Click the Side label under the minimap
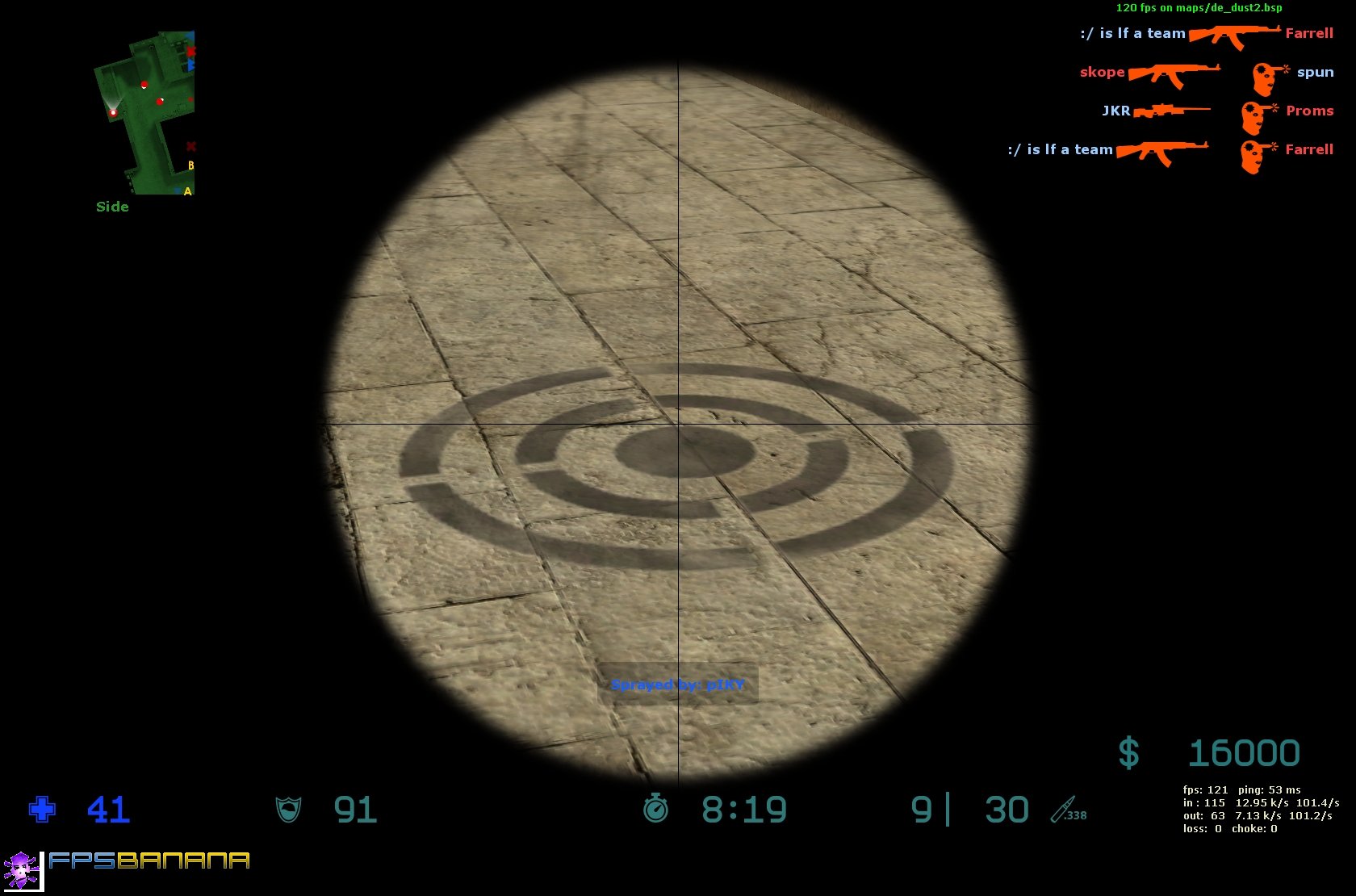 click(112, 206)
